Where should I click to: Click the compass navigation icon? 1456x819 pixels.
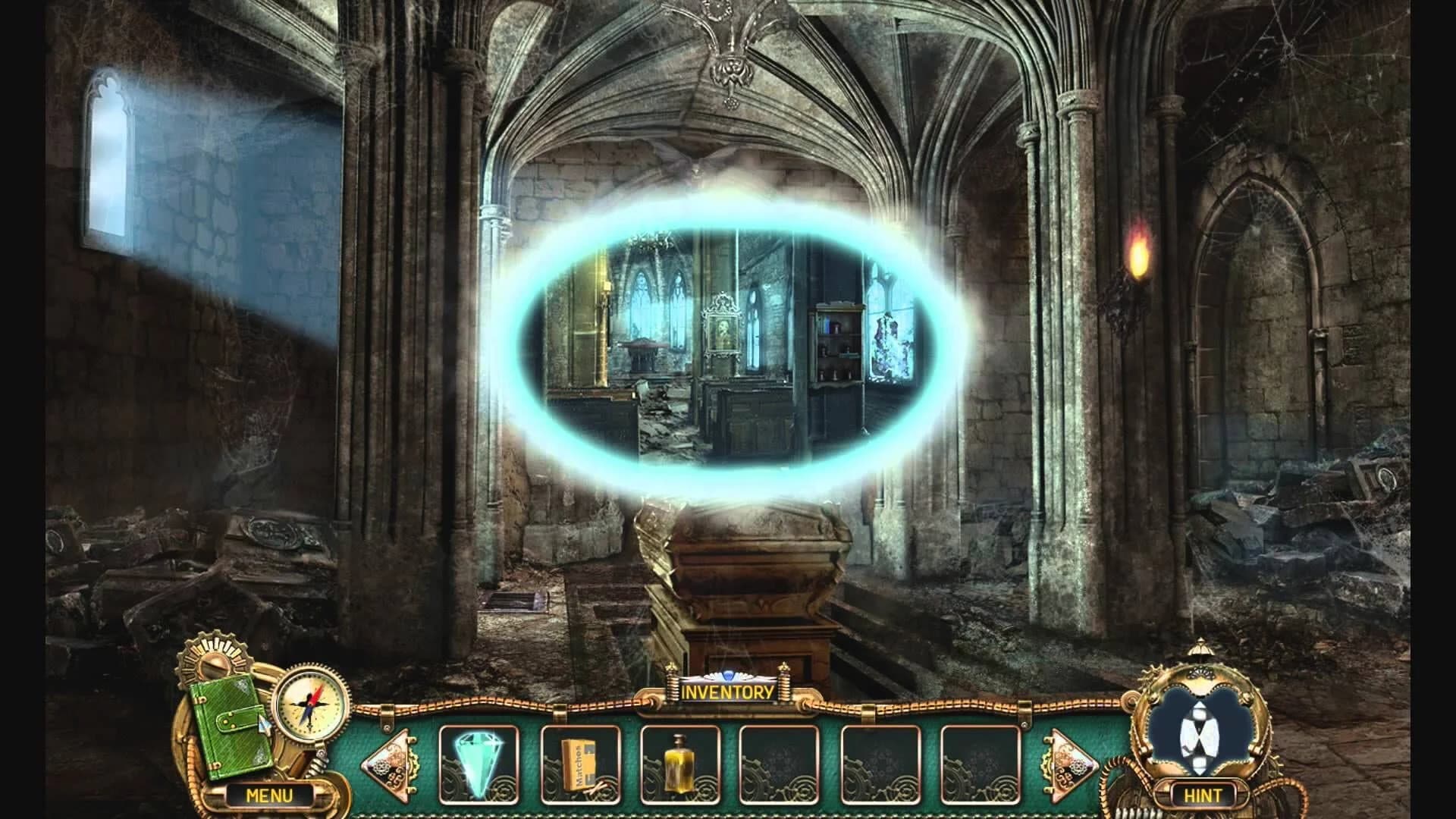point(312,703)
